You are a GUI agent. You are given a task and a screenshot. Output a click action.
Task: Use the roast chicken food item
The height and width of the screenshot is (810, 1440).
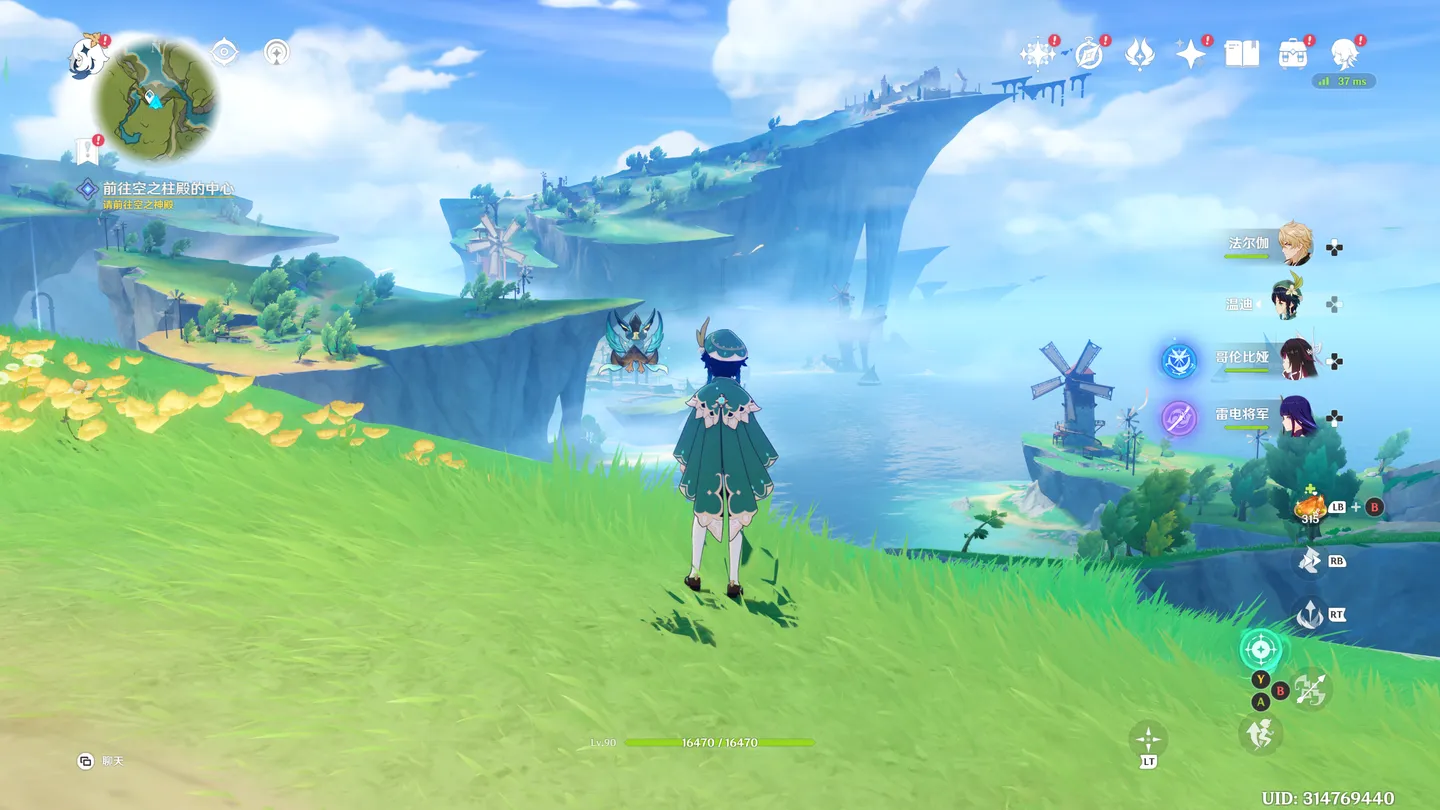tap(1310, 506)
